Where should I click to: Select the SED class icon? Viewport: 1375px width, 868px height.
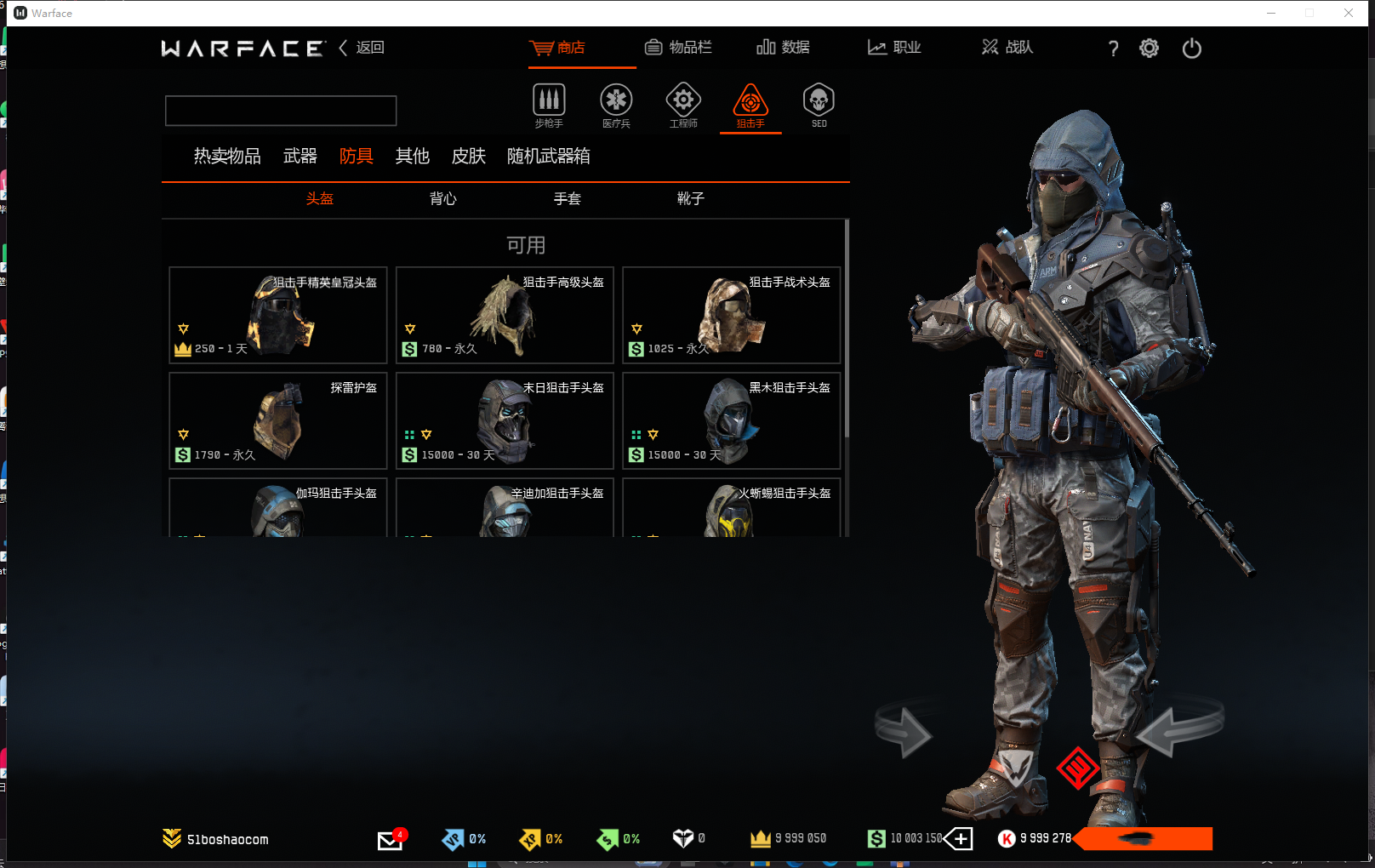click(819, 106)
